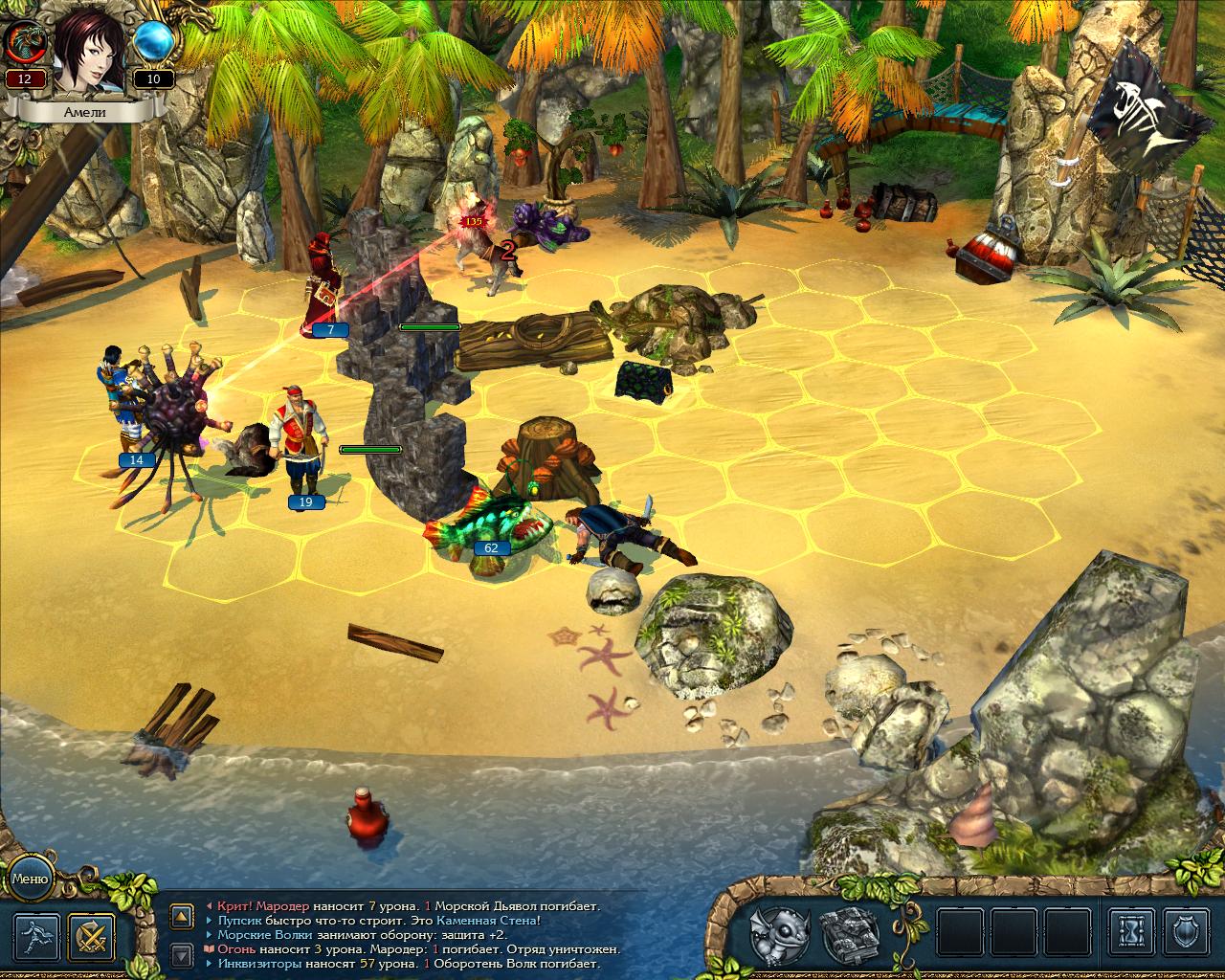Target the enemy wolf stack
The height and width of the screenshot is (980, 1225).
coord(490,251)
